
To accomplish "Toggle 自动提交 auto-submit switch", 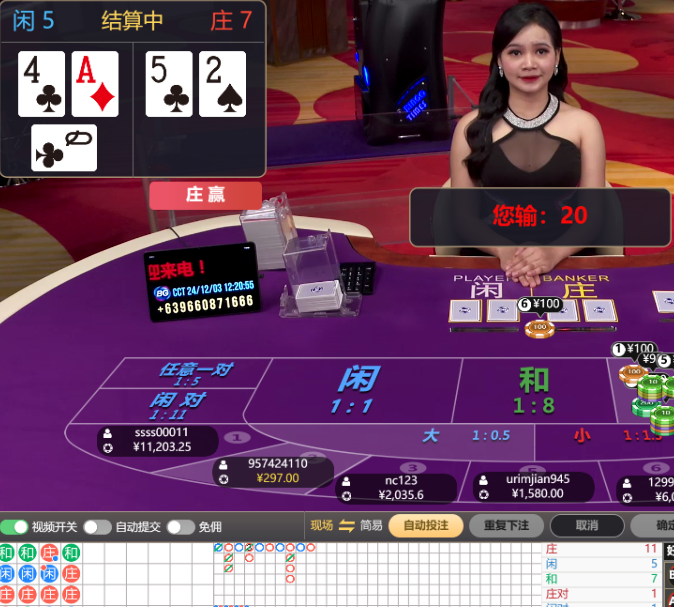I will click(97, 527).
